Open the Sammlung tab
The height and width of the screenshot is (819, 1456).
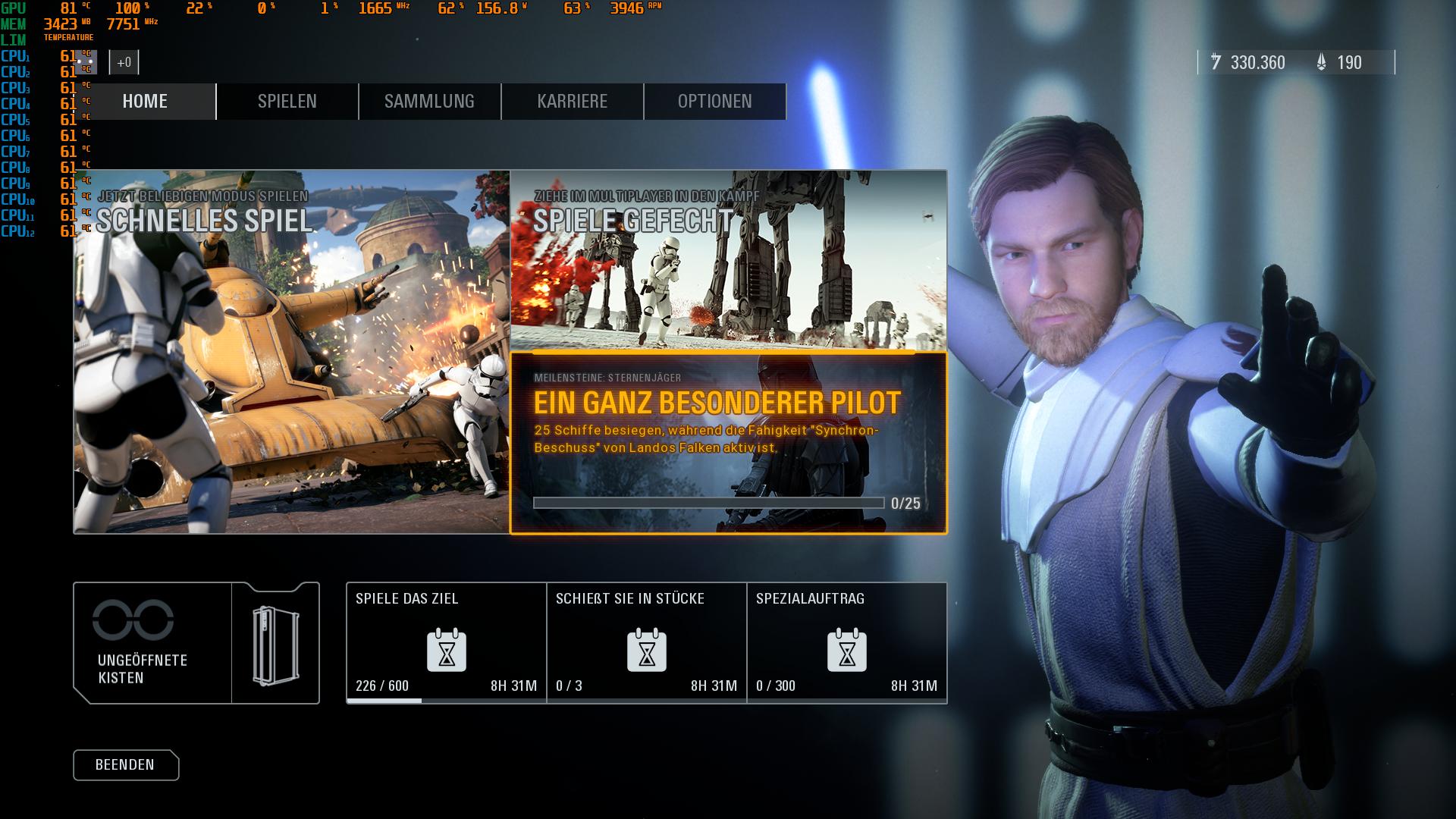[429, 101]
